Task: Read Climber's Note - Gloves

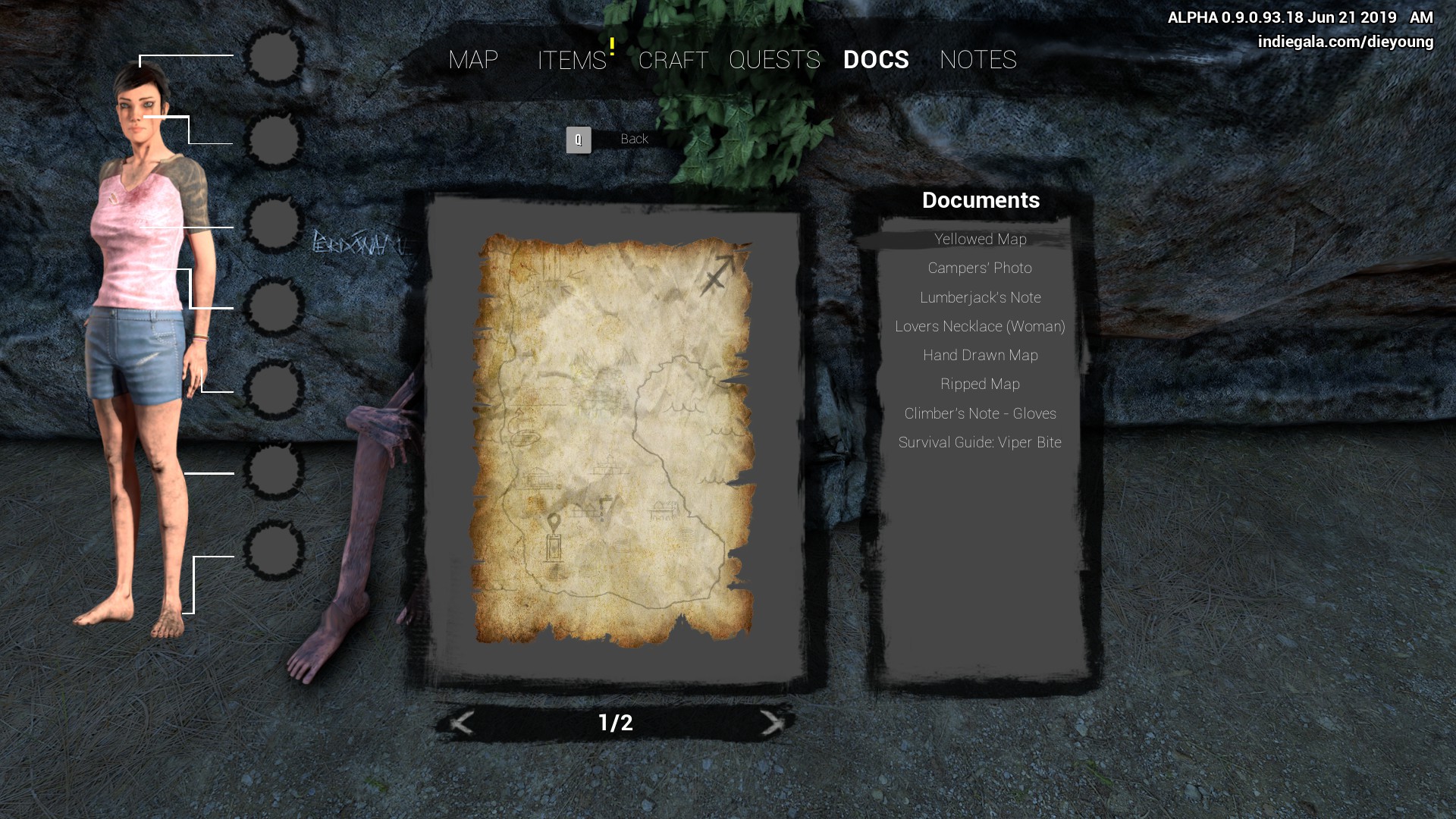Action: click(980, 413)
